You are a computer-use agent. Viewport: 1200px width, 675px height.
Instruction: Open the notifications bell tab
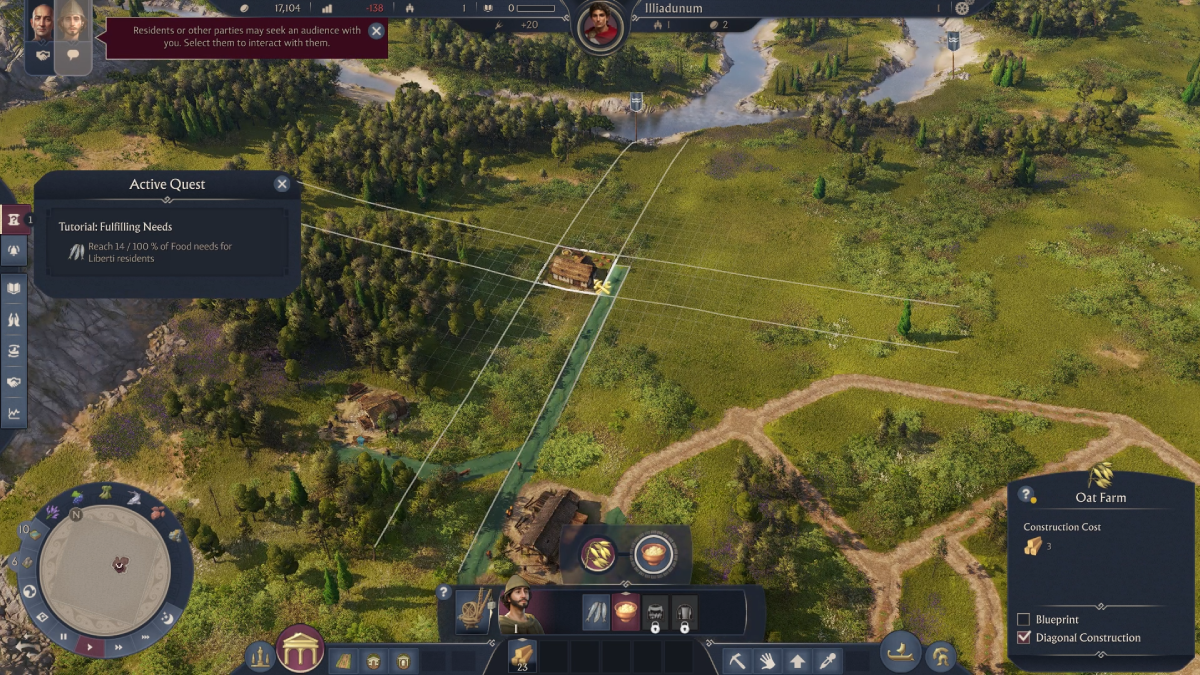coord(14,251)
